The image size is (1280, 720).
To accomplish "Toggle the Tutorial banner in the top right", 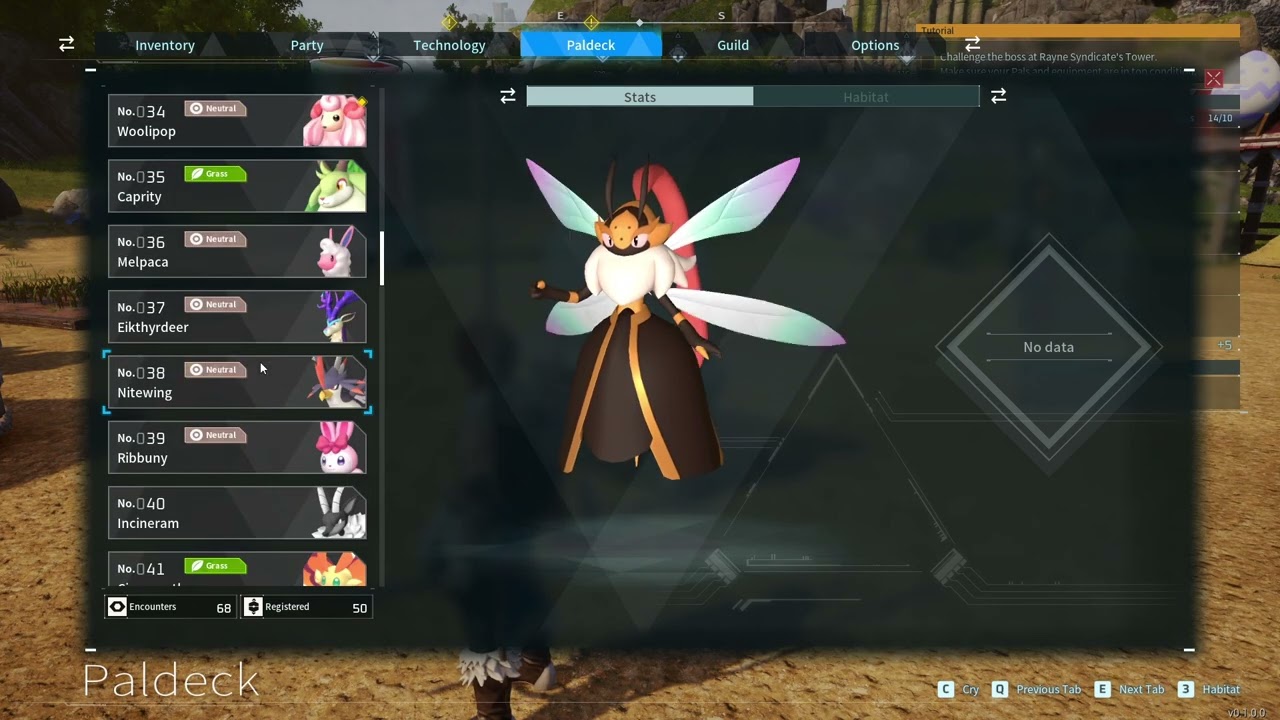I will point(937,30).
